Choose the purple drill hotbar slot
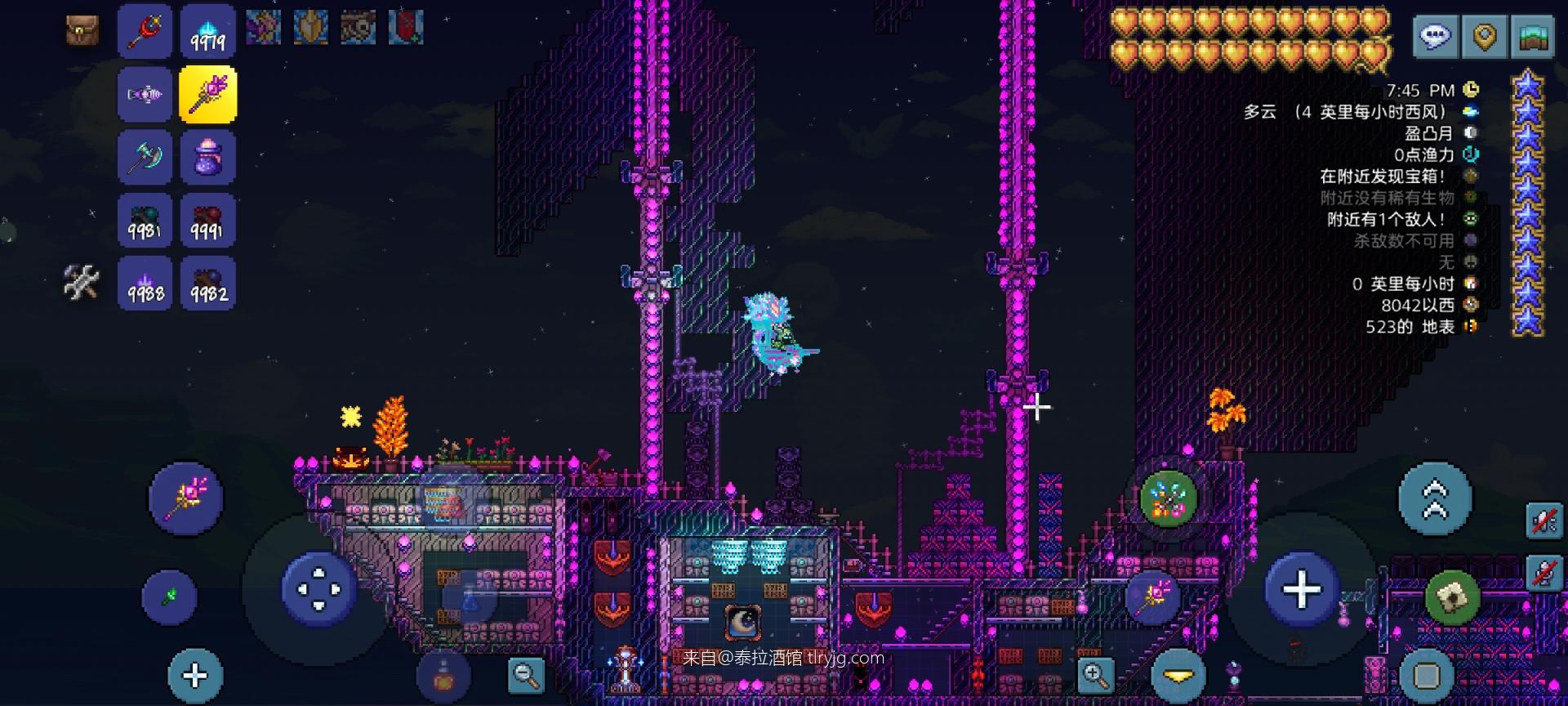 coord(145,95)
